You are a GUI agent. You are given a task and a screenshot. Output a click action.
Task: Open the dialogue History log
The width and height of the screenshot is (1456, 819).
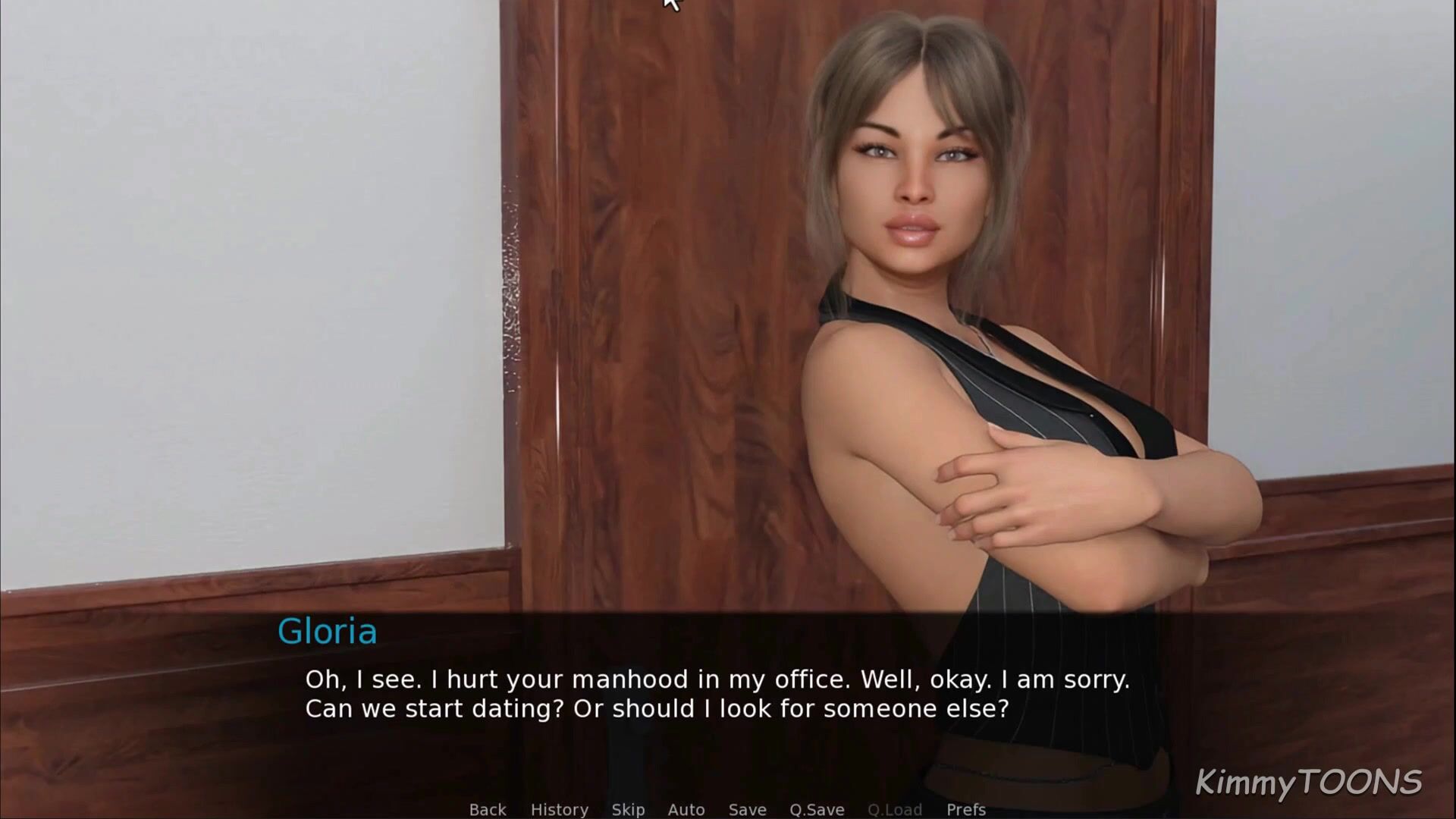(559, 809)
